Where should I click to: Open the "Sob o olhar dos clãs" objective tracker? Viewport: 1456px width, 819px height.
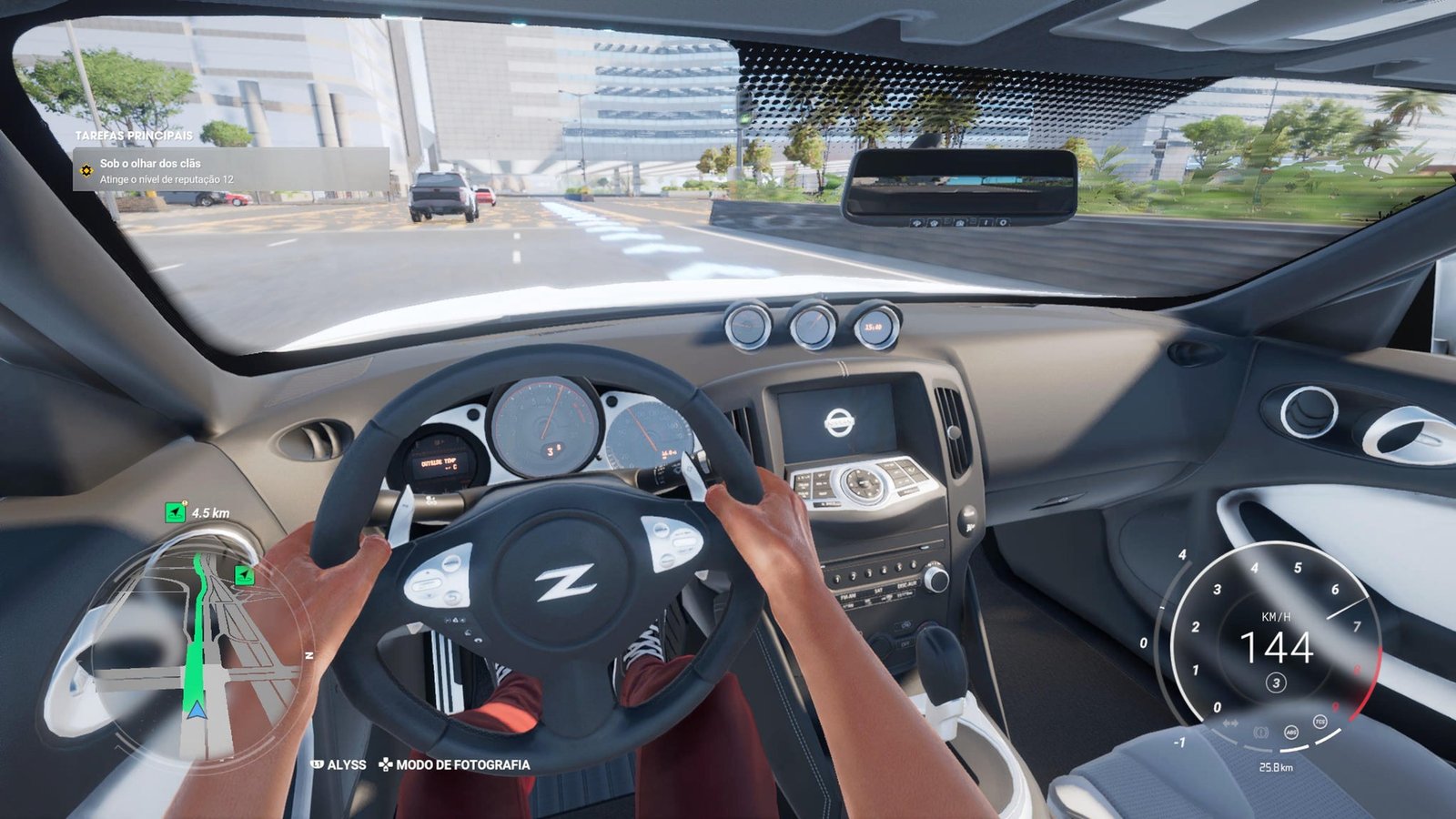pyautogui.click(x=232, y=170)
